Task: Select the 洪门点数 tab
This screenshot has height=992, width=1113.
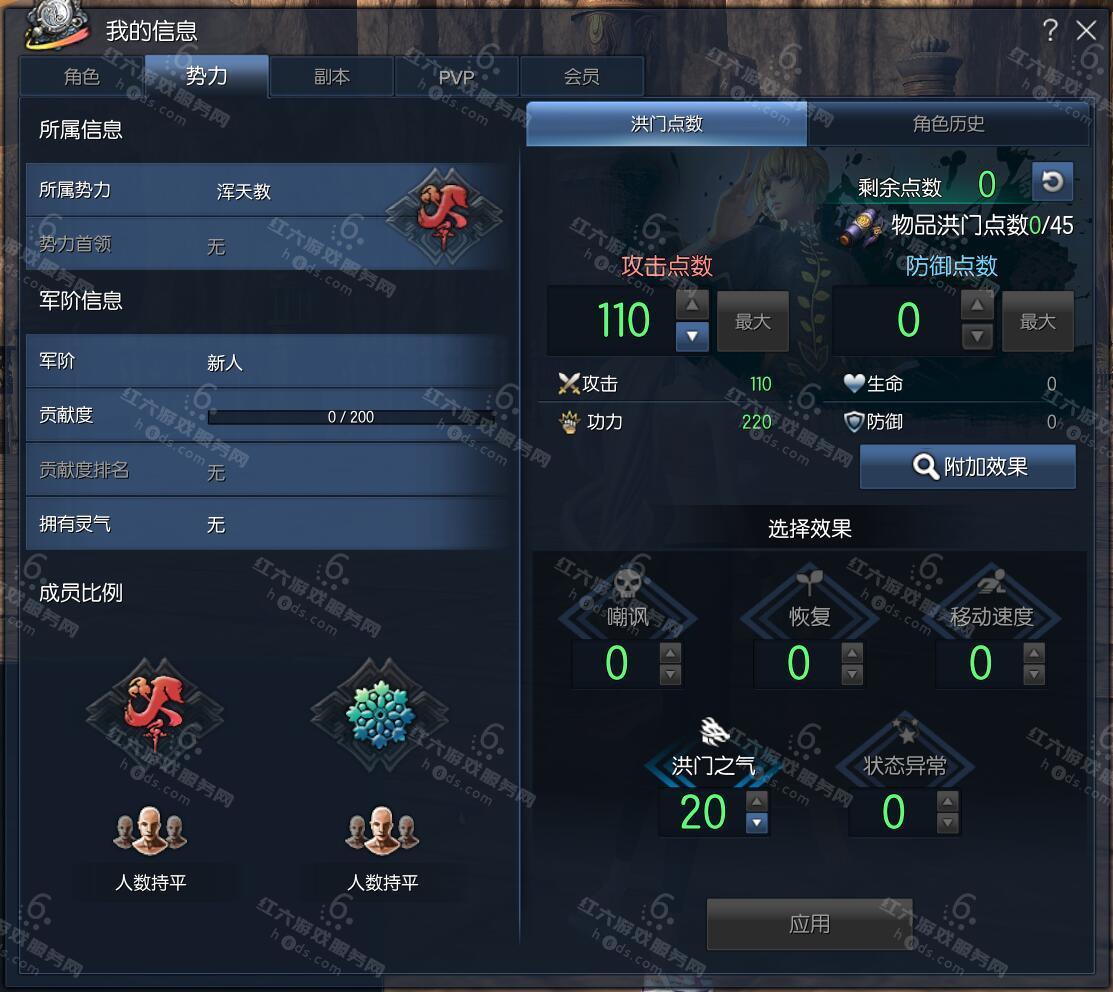Action: (667, 124)
